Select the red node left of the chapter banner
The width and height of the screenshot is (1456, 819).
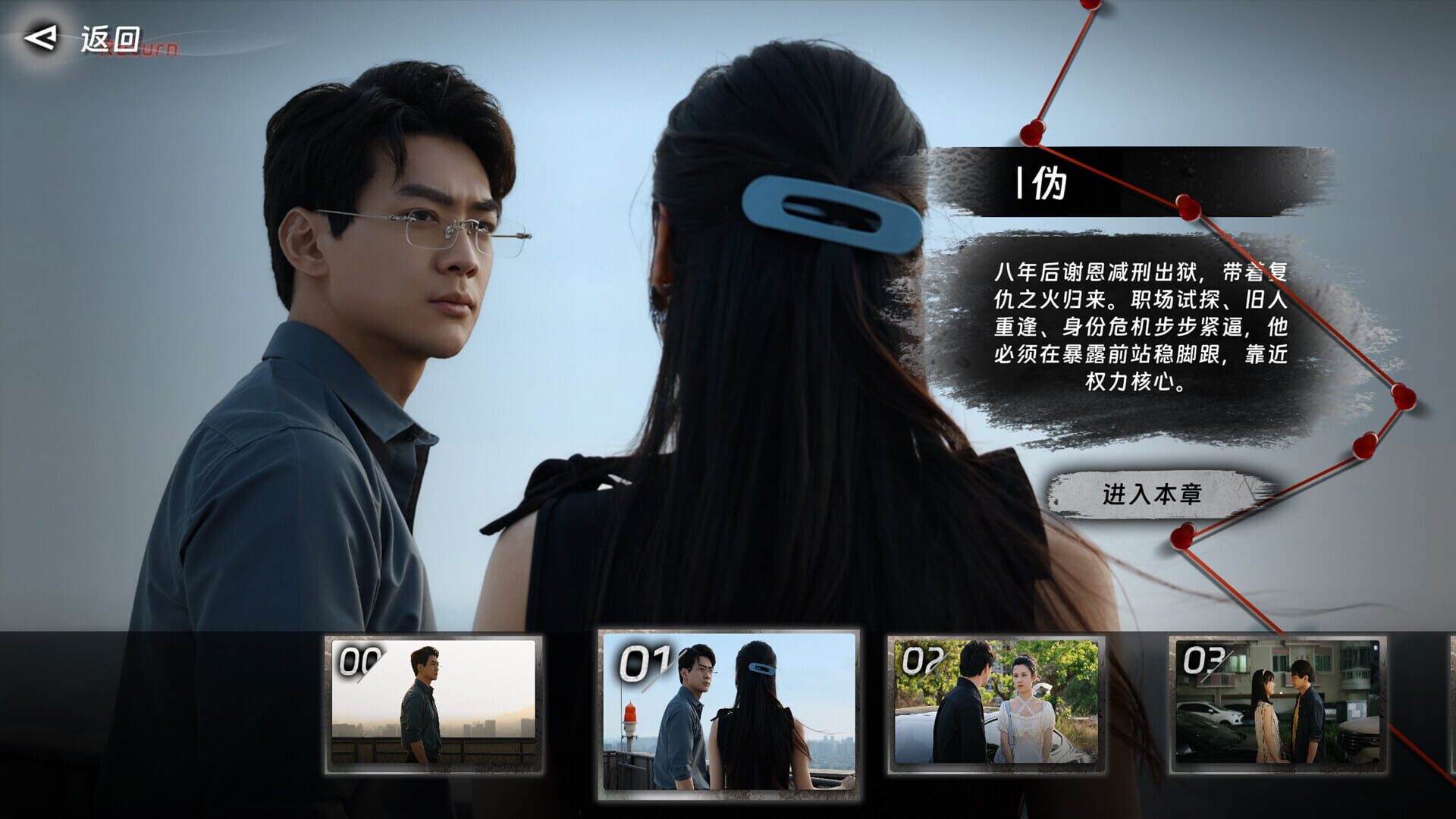1034,130
